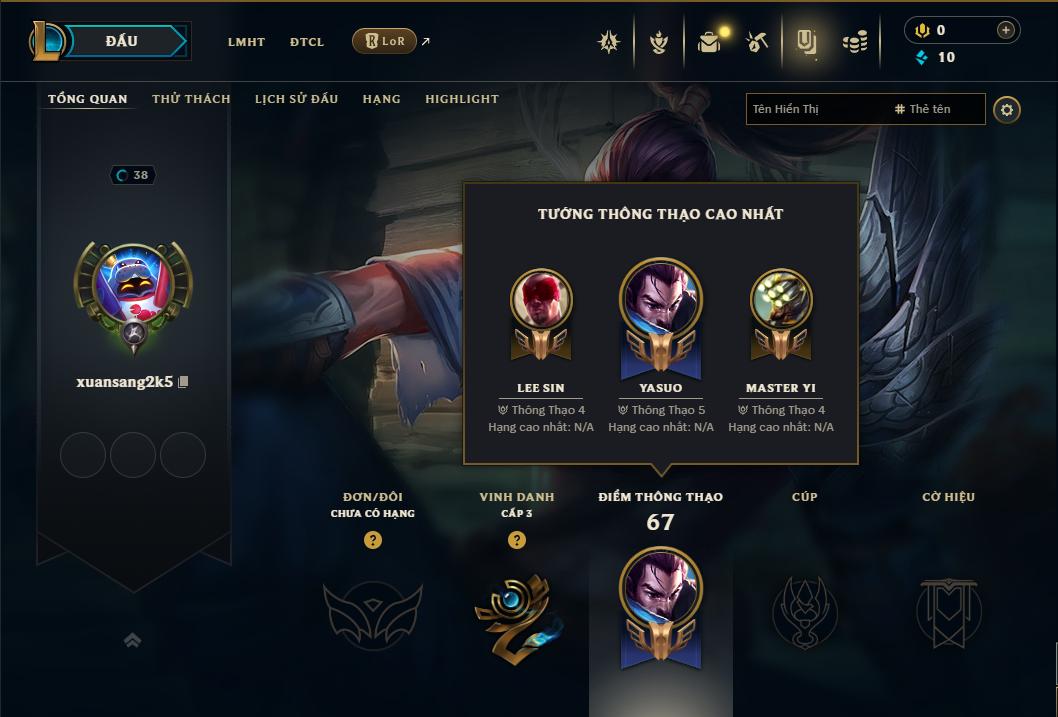Open the coin stack store icon
Image resolution: width=1058 pixels, height=717 pixels.
854,42
